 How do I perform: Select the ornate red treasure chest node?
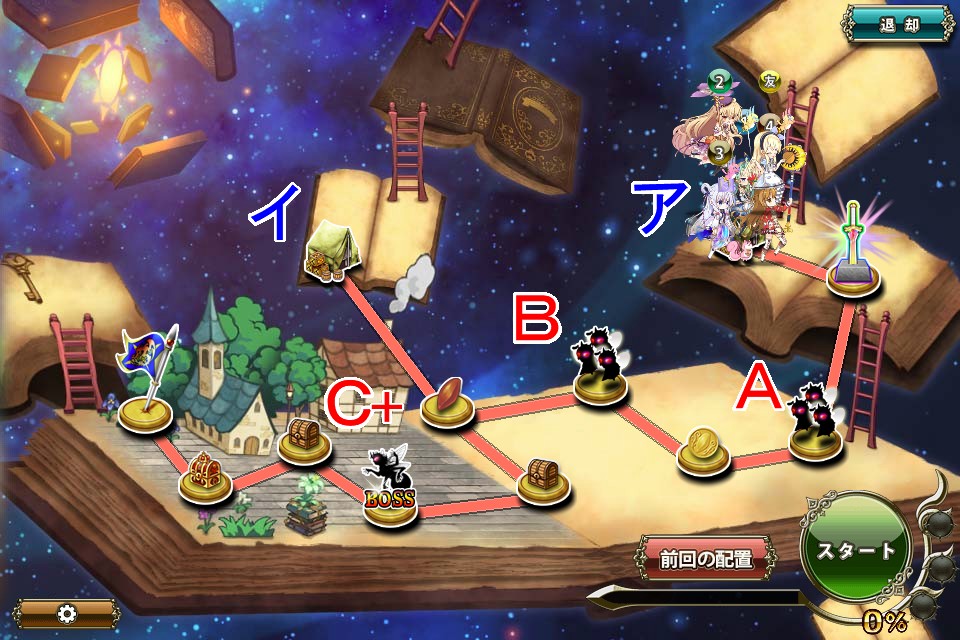[205, 476]
